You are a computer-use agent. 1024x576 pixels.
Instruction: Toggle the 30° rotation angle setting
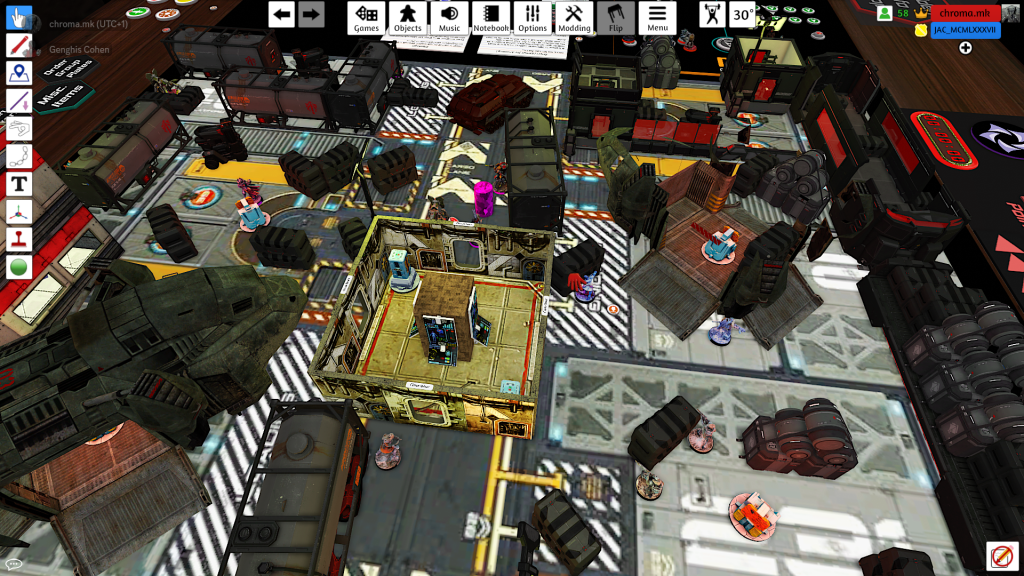coord(743,15)
